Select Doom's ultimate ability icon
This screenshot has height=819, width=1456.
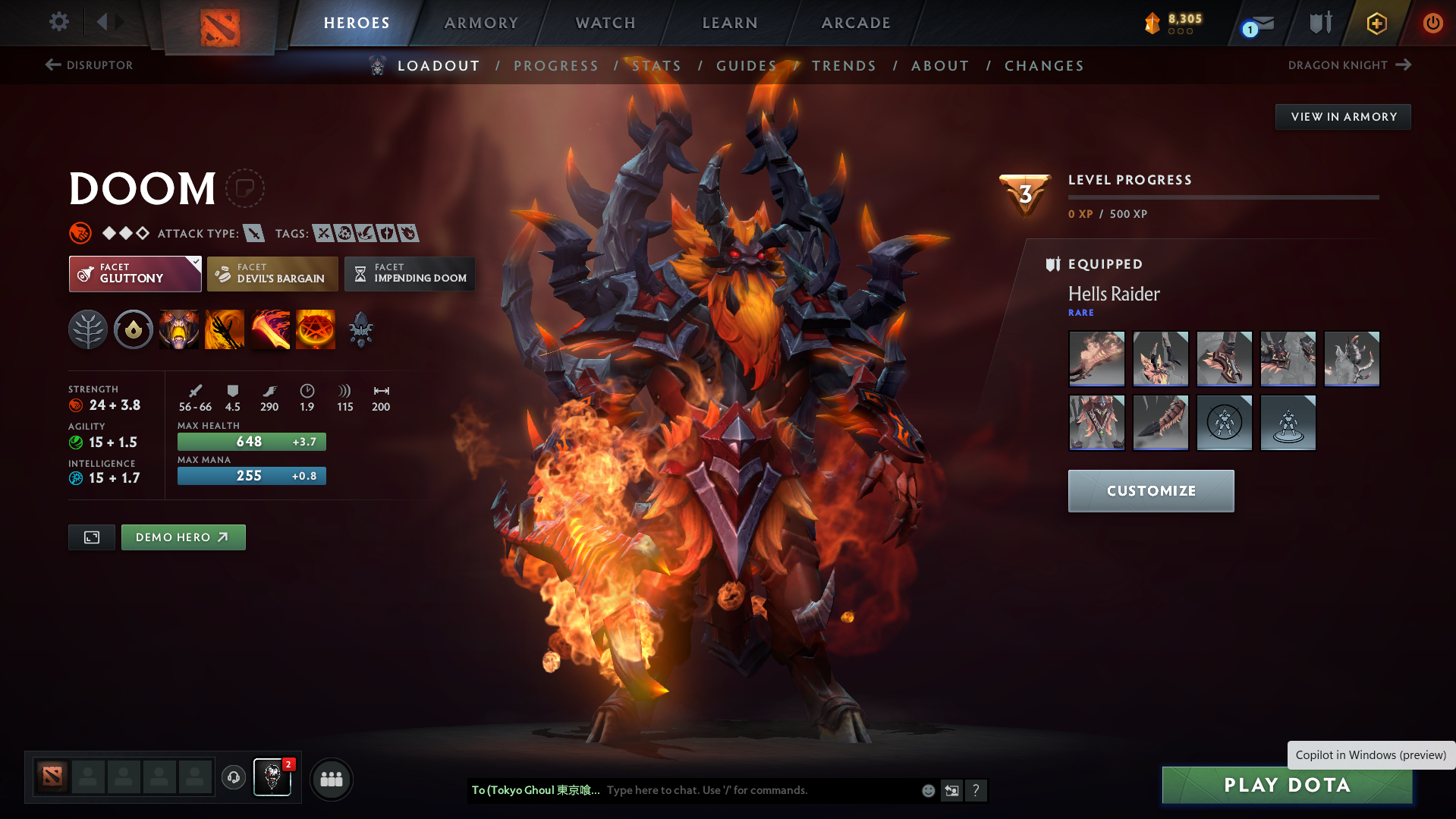pos(315,329)
